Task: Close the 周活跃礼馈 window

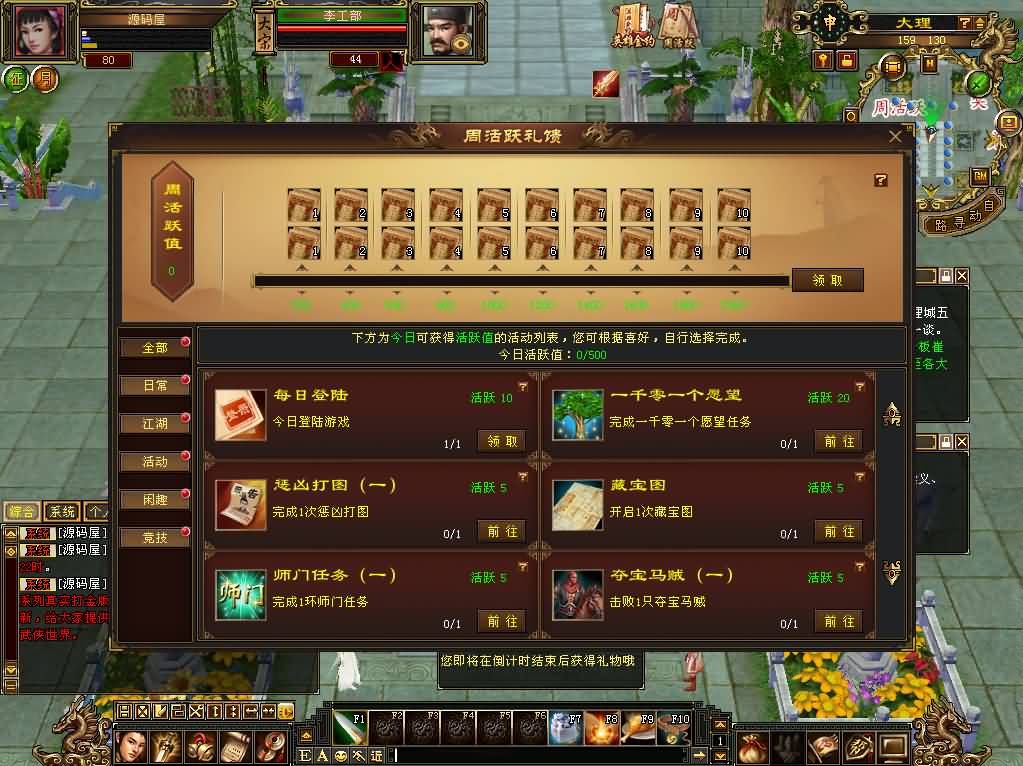Action: coord(895,137)
